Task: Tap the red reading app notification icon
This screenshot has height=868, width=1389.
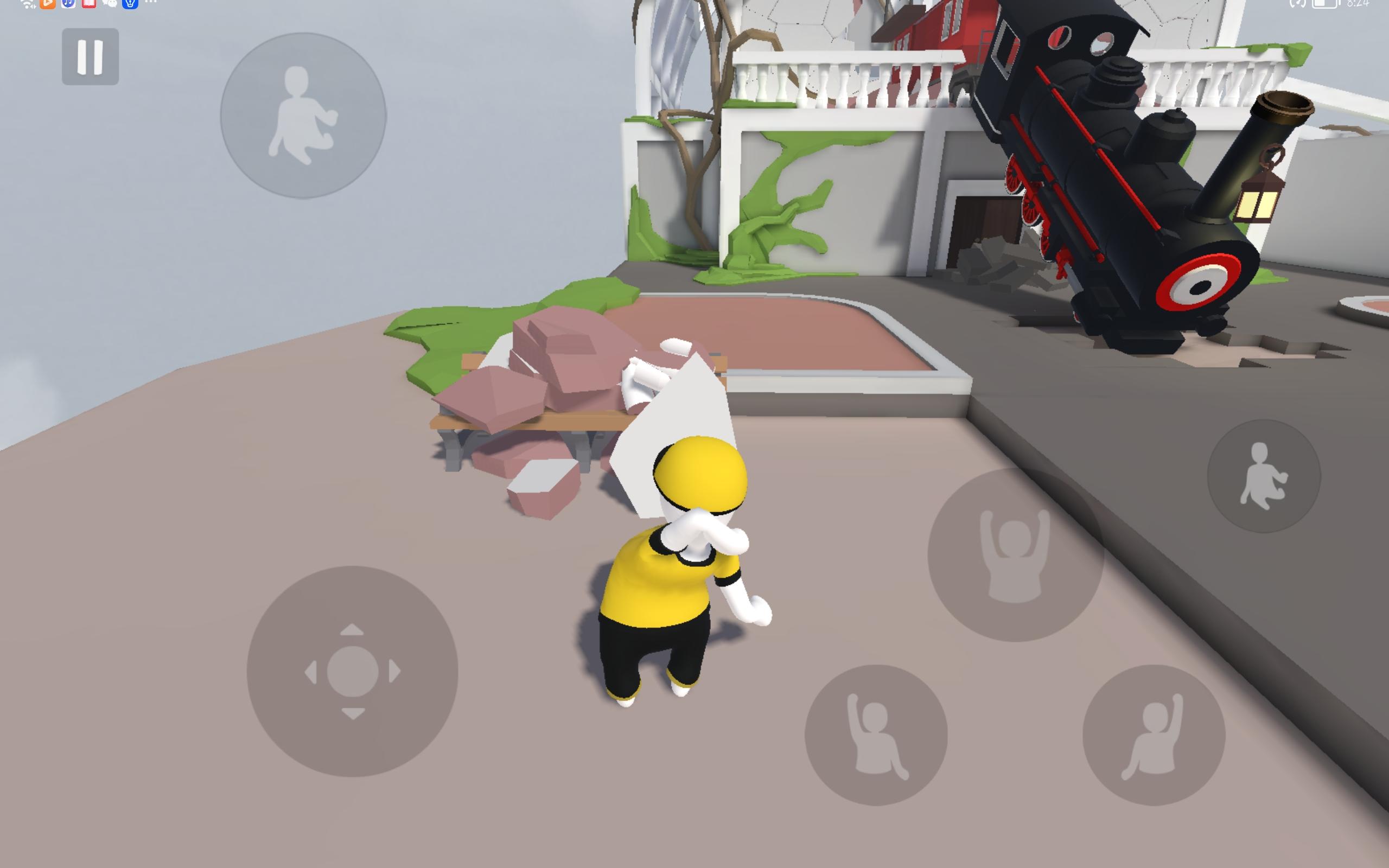Action: point(90,4)
